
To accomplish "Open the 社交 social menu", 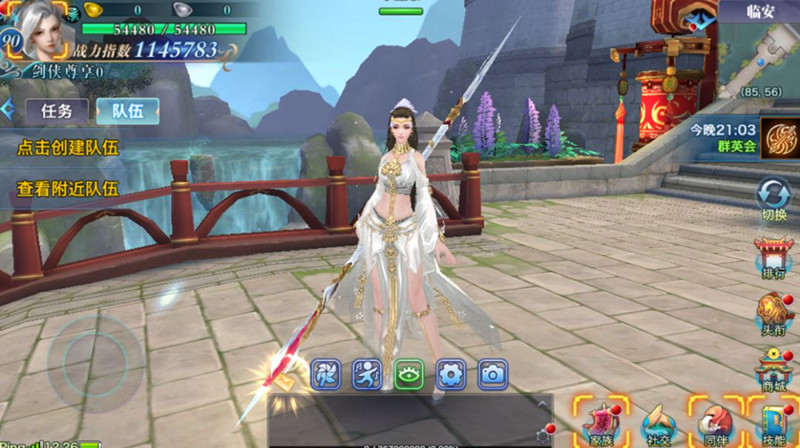I will click(657, 421).
